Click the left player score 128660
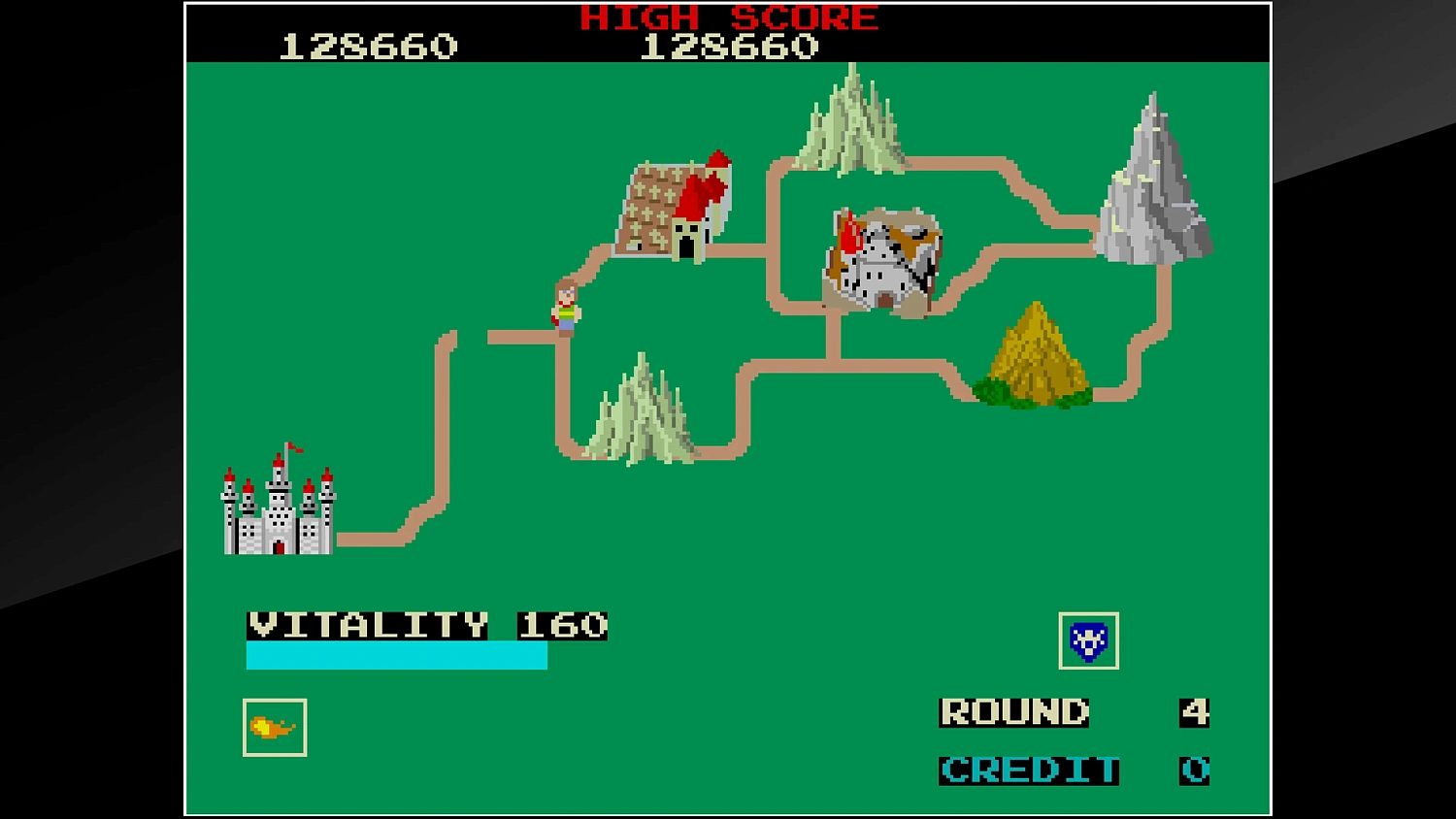This screenshot has height=819, width=1456. [366, 44]
